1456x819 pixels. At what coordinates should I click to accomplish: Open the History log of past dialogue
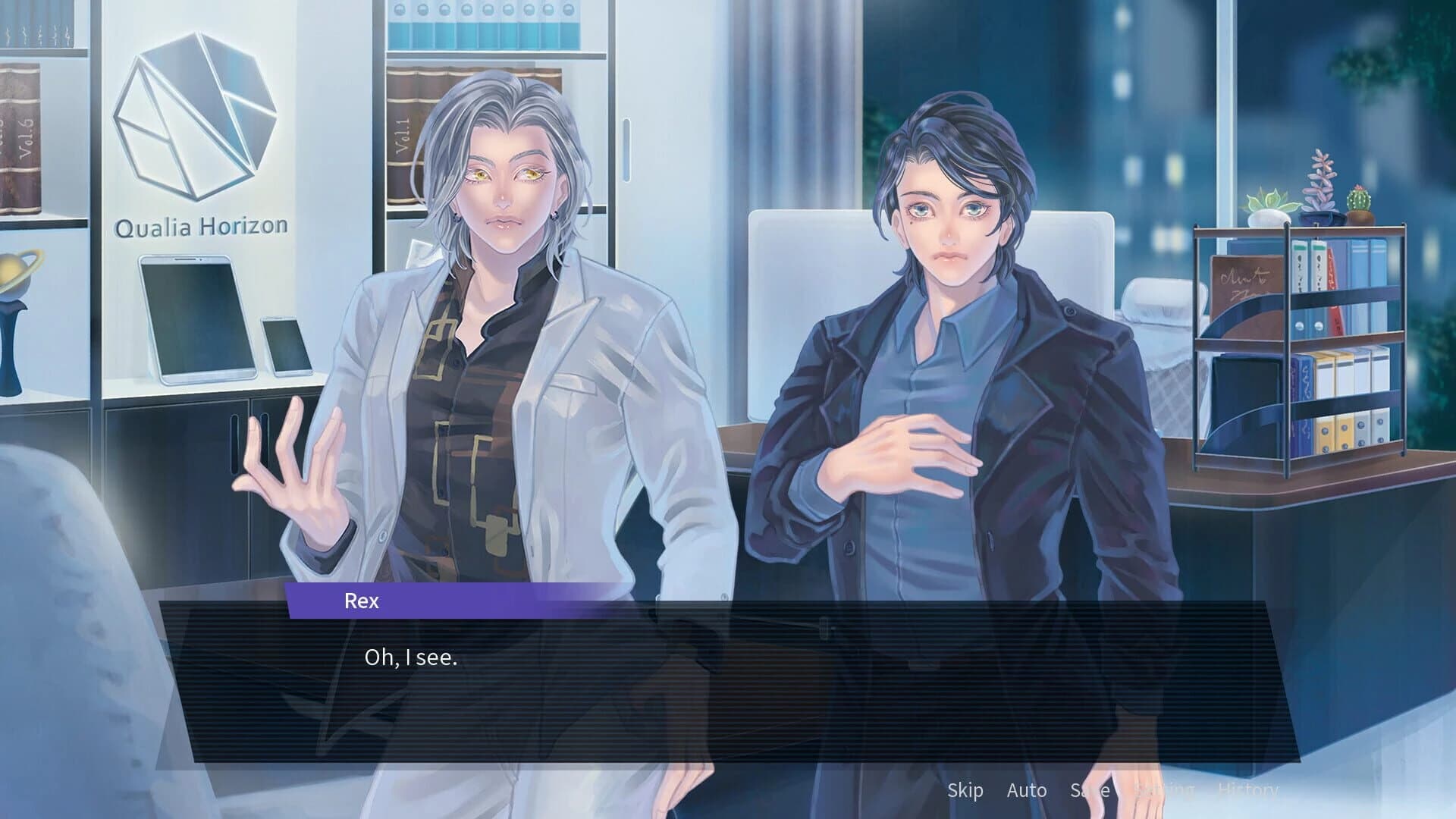tap(1248, 790)
